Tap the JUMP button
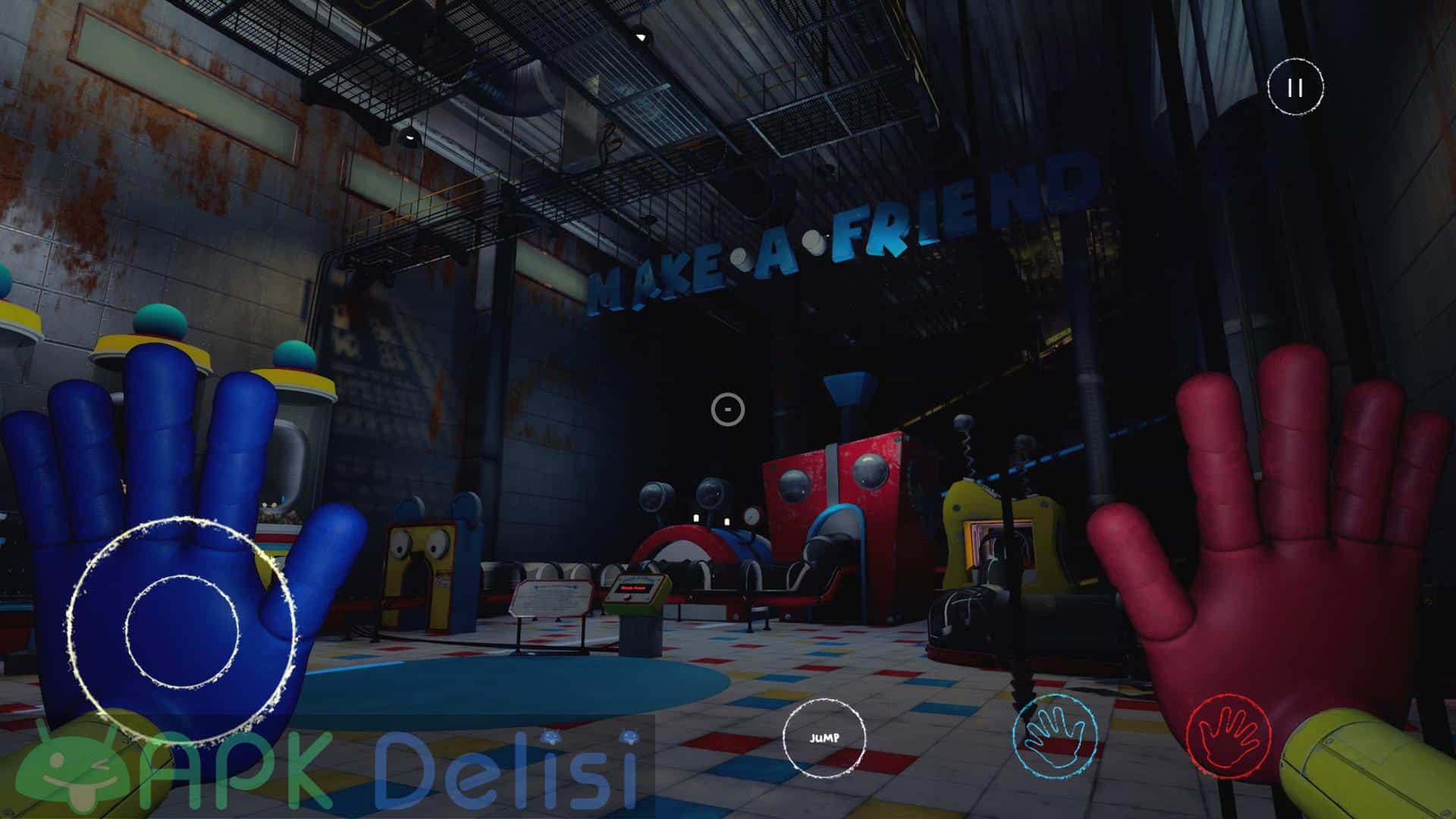The height and width of the screenshot is (819, 1456). point(824,737)
